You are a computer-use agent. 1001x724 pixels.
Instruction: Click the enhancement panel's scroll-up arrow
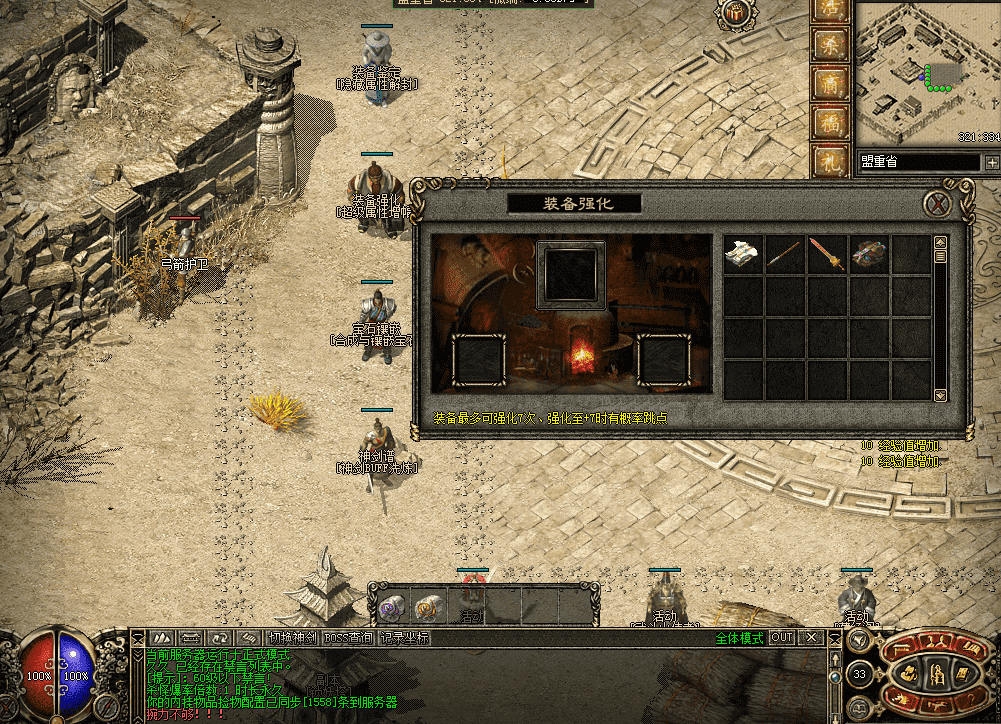click(940, 242)
